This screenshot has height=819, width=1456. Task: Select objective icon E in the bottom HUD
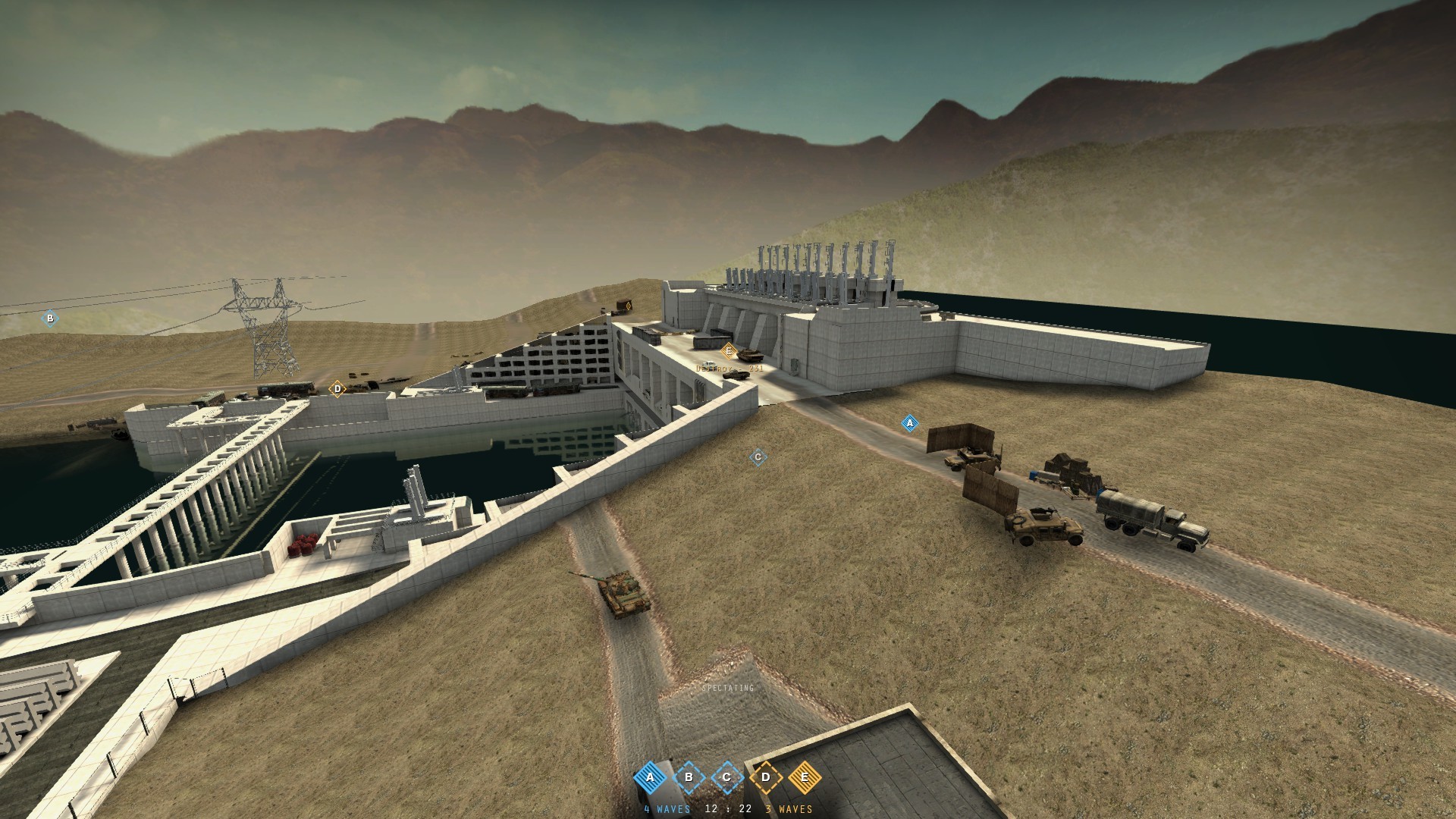click(805, 777)
